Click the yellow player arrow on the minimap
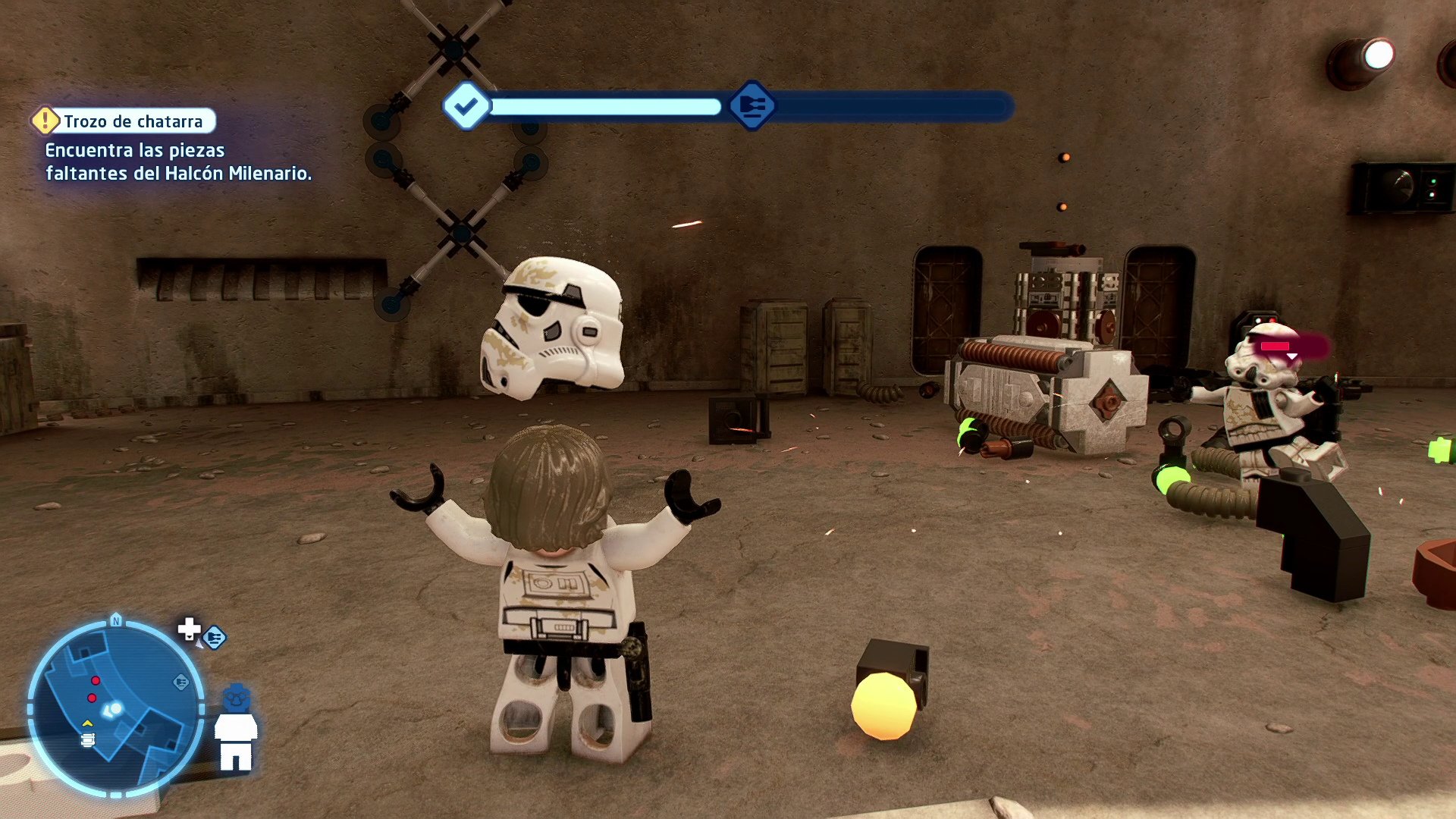Image resolution: width=1456 pixels, height=819 pixels. [87, 723]
